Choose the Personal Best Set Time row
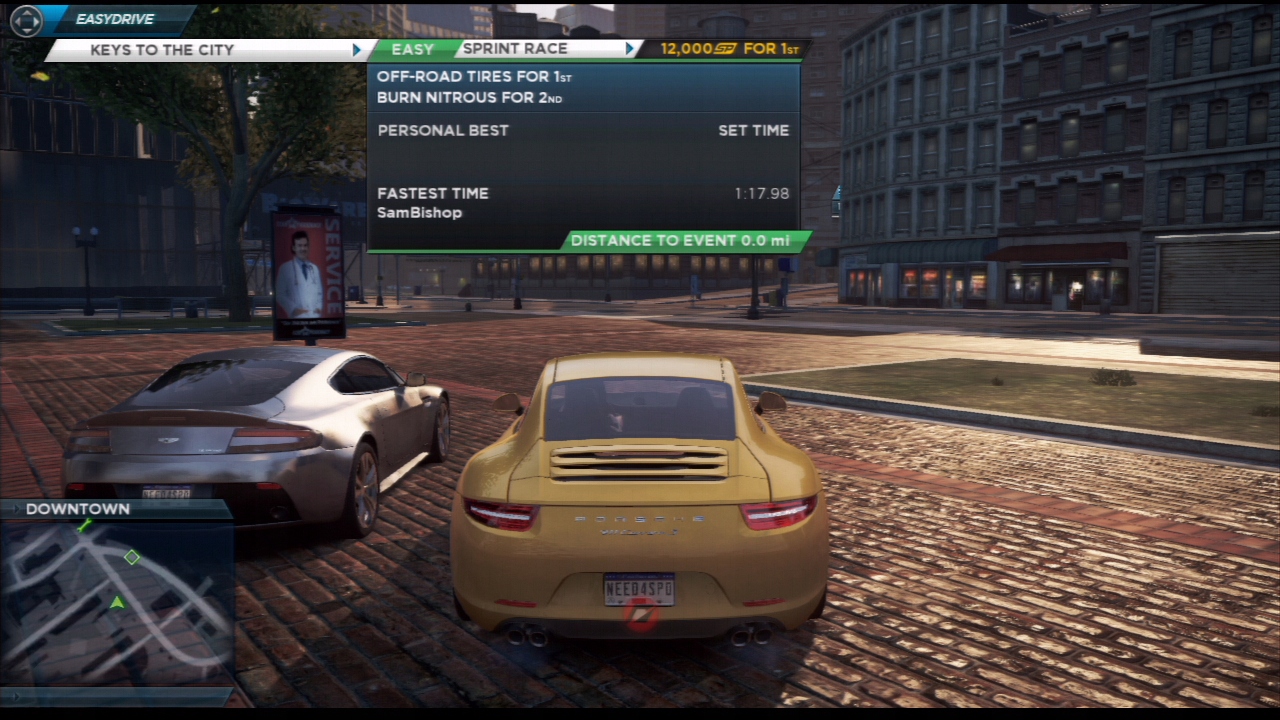Image resolution: width=1280 pixels, height=720 pixels. click(x=583, y=131)
